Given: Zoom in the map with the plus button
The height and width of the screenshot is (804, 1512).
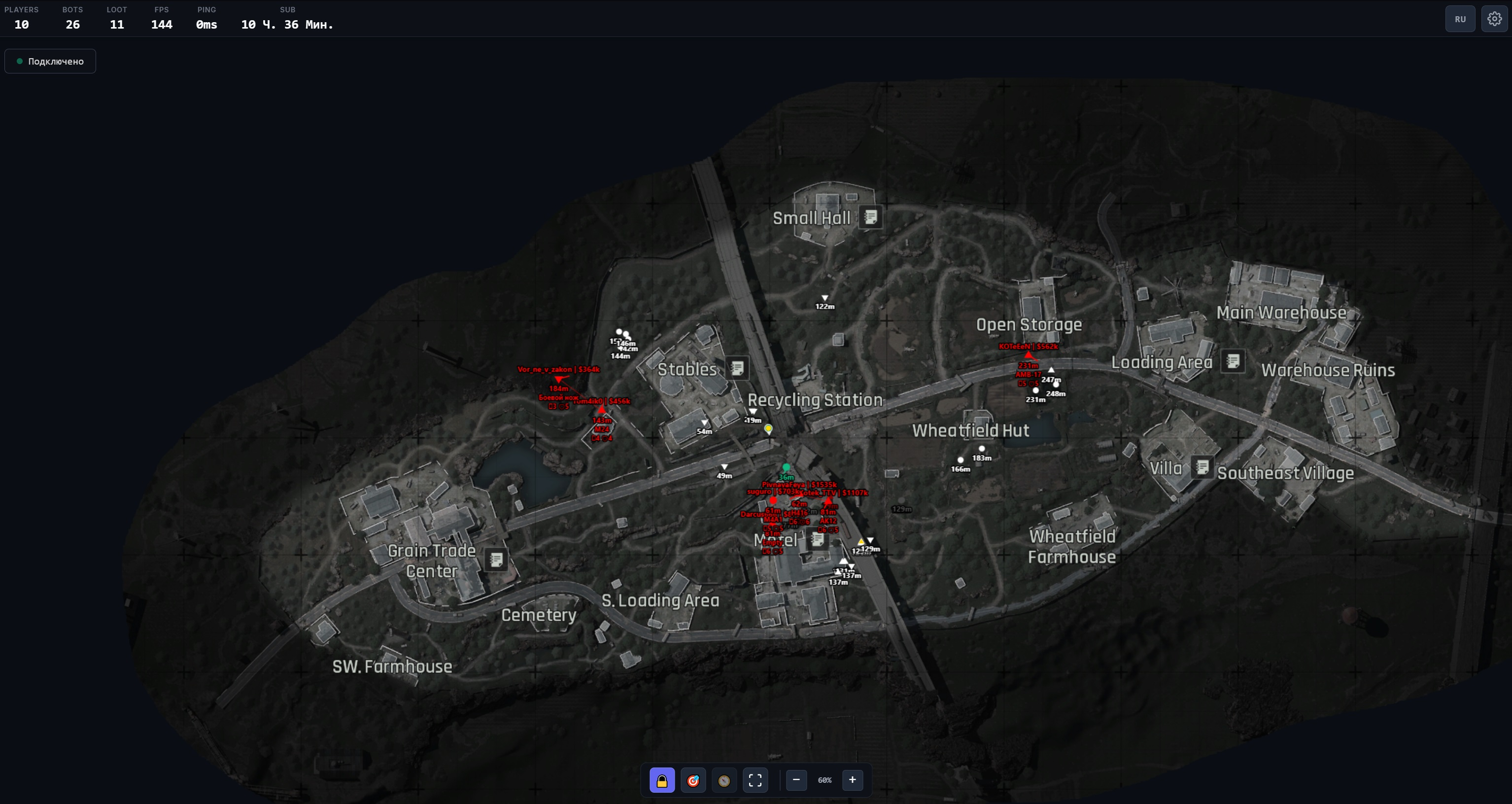Looking at the screenshot, I should point(852,780).
